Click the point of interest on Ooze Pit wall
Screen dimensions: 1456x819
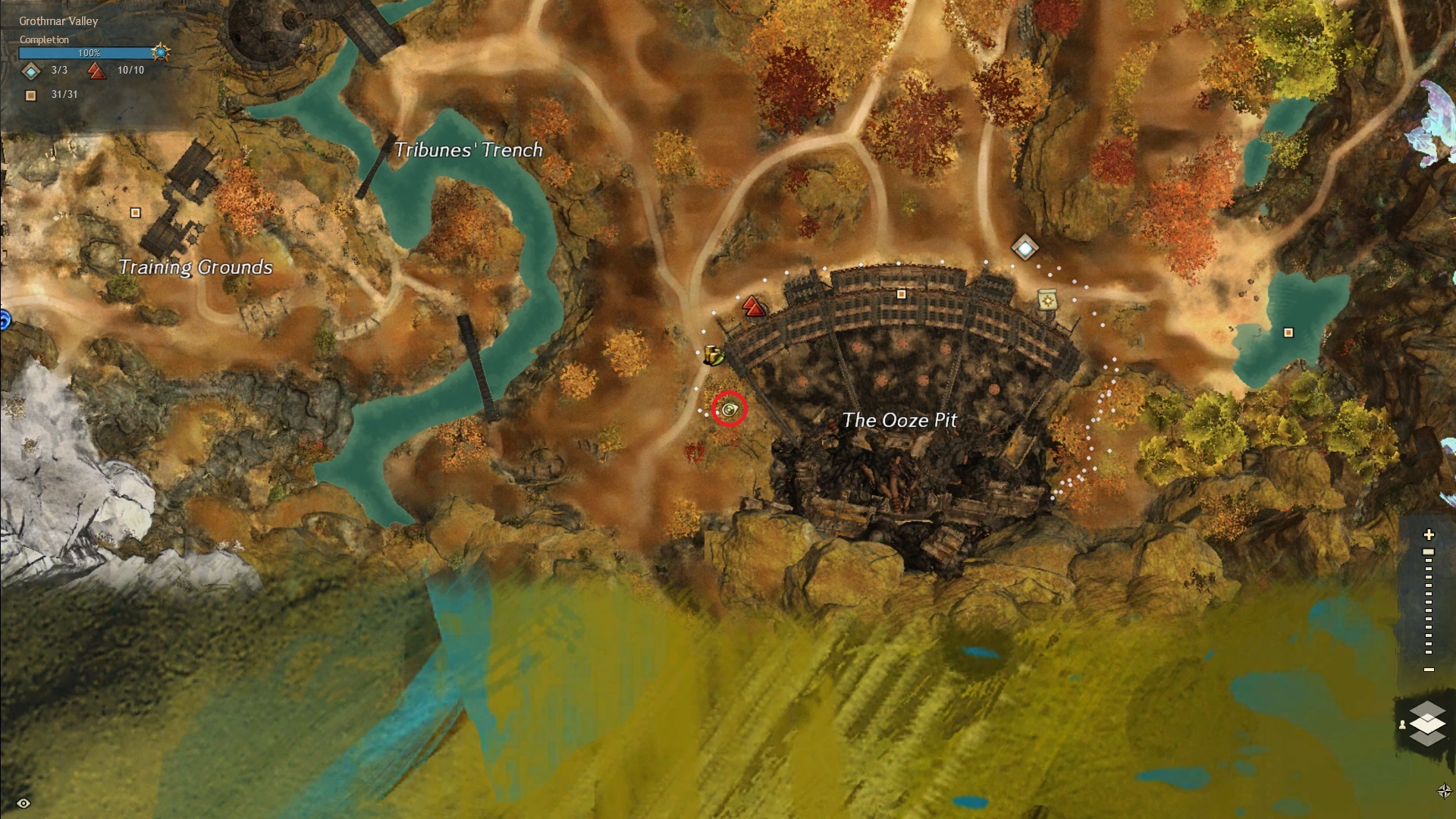pos(901,294)
